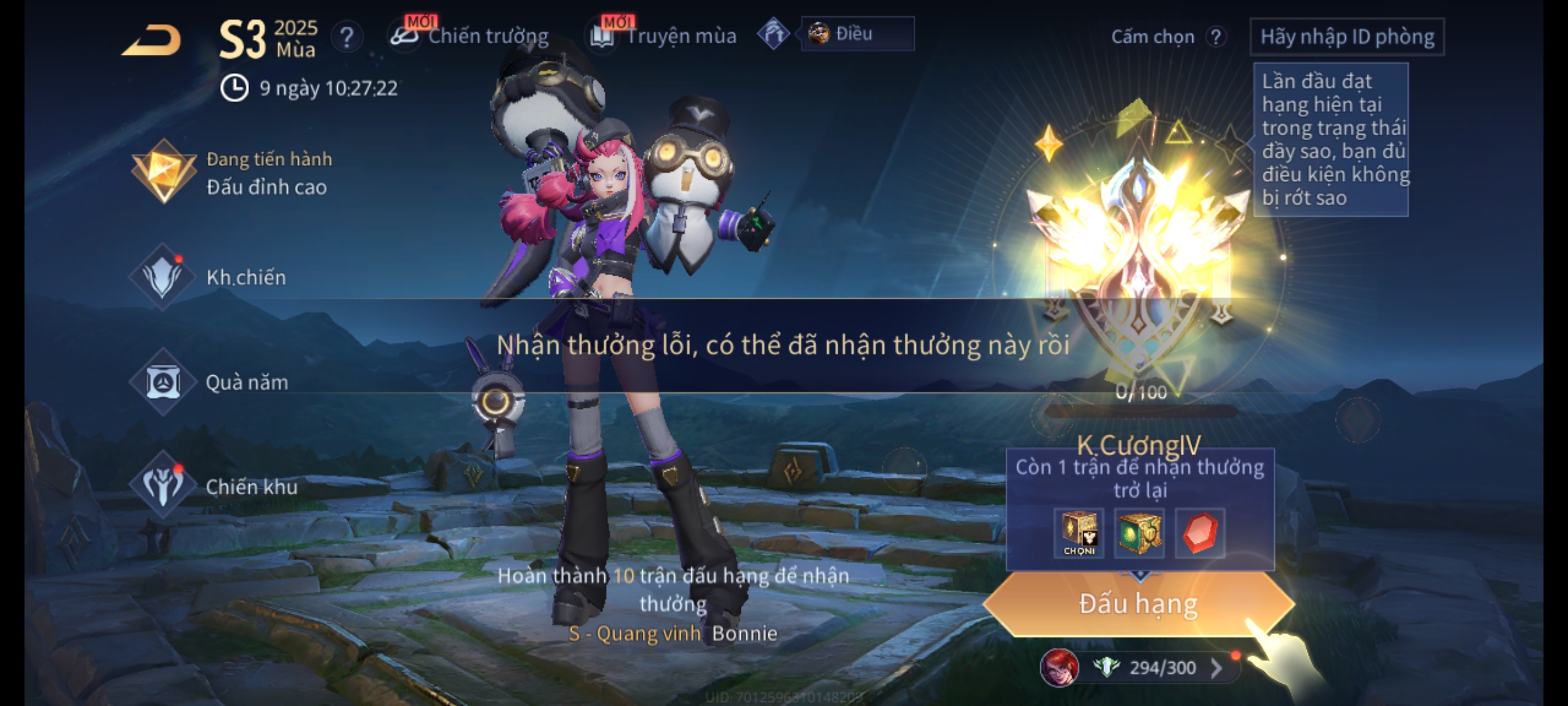Viewport: 1568px width, 706px height.
Task: Open Chiến trường battlefield menu
Action: (x=470, y=36)
